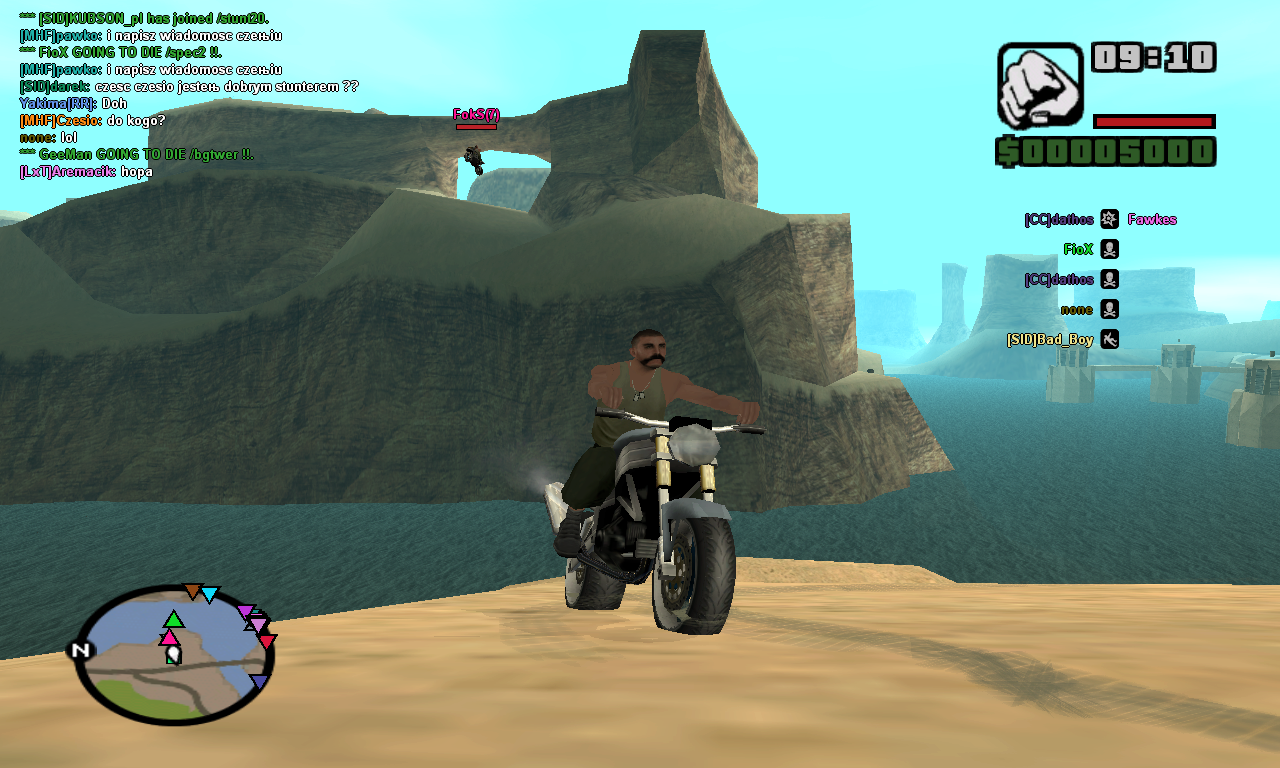Choose the dark blue triangle blip on the radar

tap(259, 682)
